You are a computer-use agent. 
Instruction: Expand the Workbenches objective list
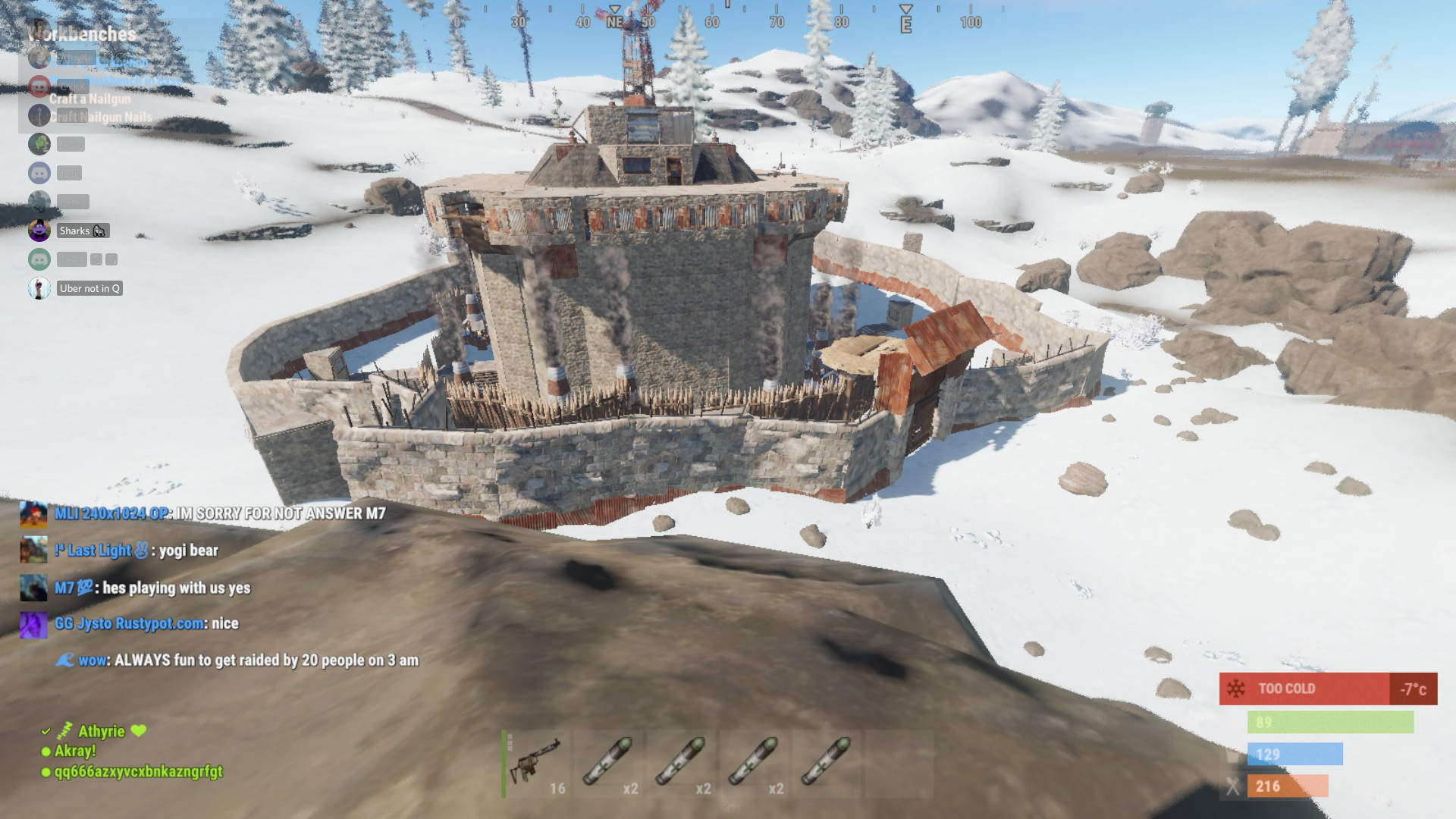81,34
